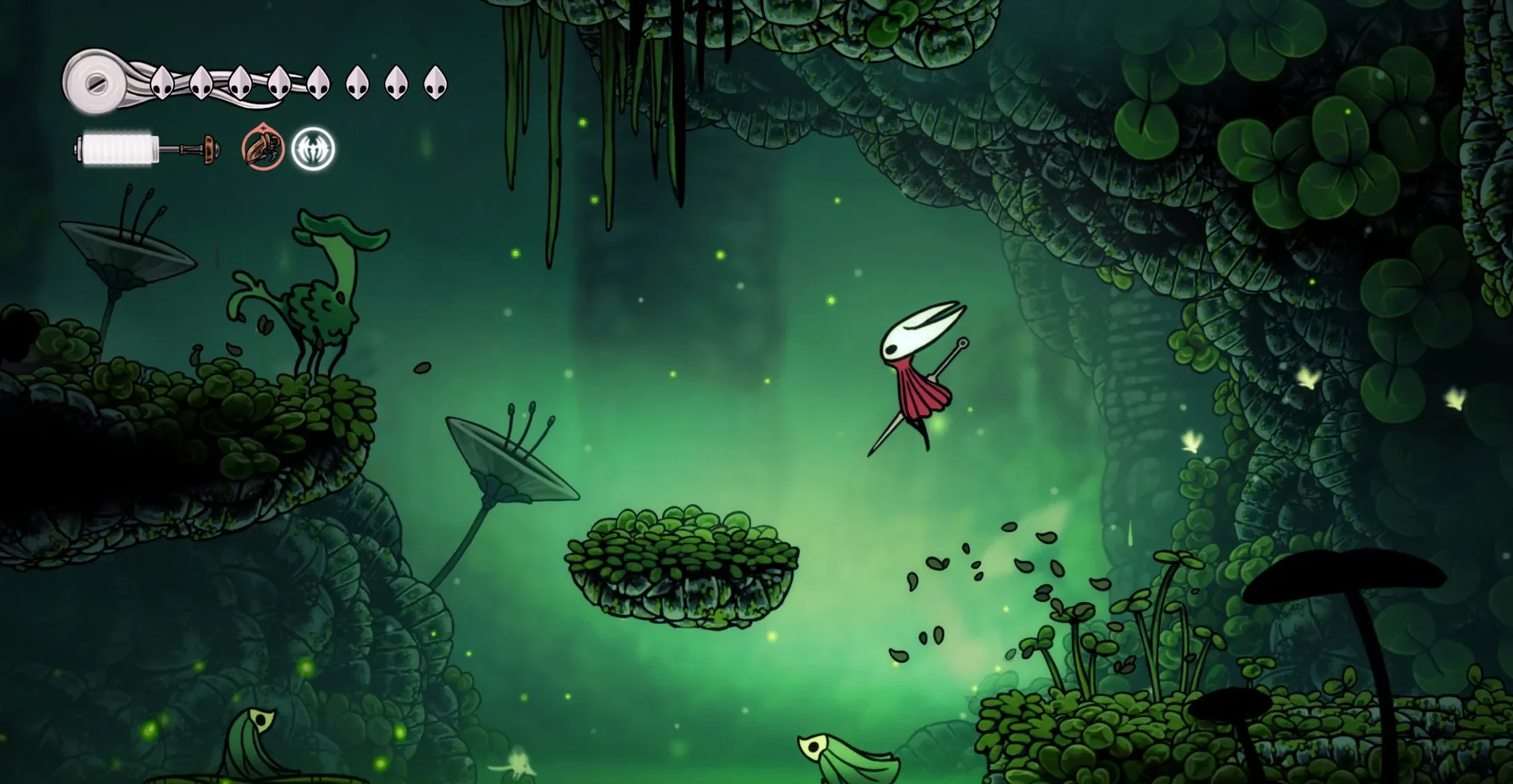Select the red-ringed tool icon
1513x784 pixels.
tap(262, 147)
